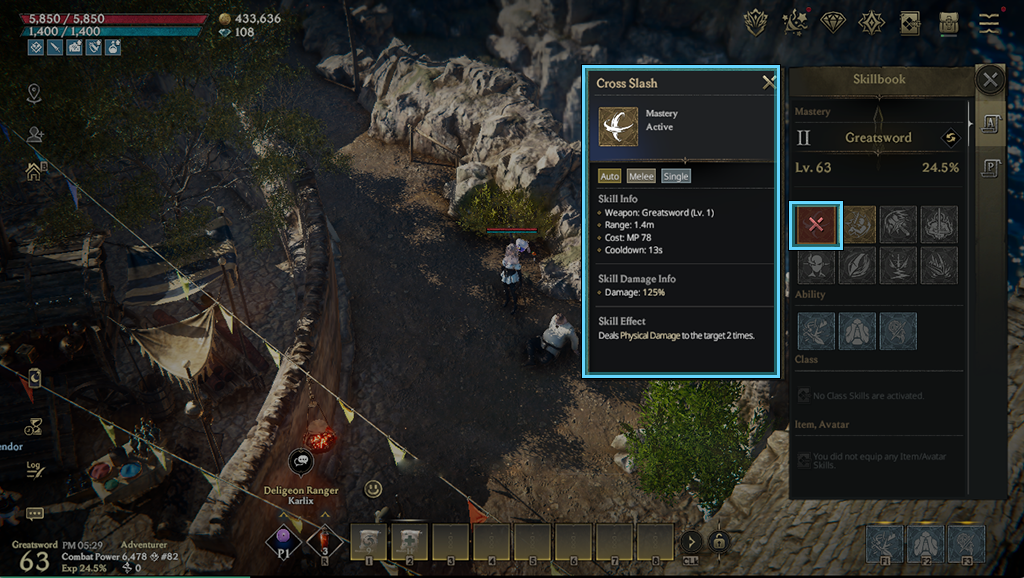Switch to the Skillbook's A tab
The image size is (1024, 578).
tap(989, 123)
